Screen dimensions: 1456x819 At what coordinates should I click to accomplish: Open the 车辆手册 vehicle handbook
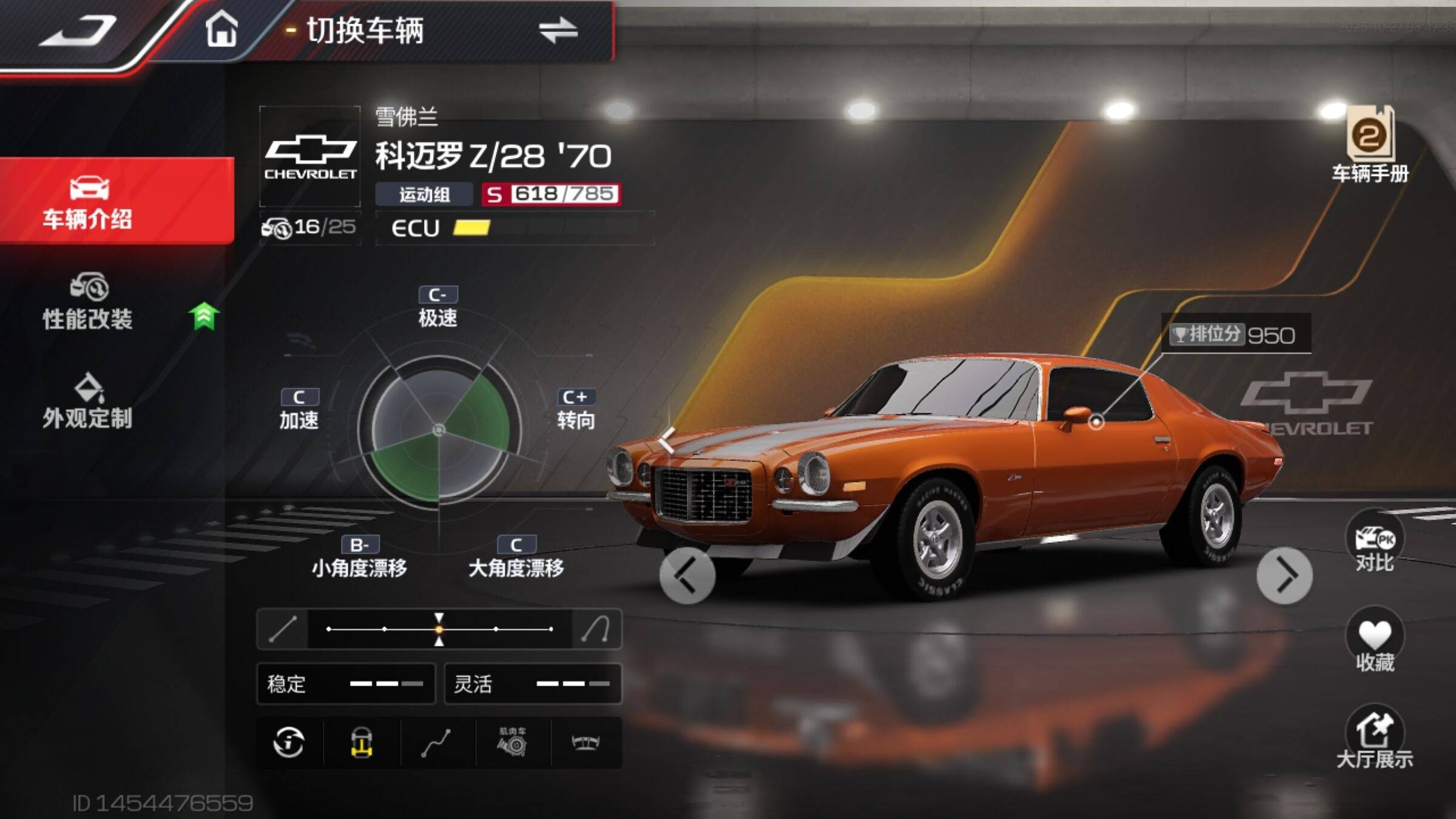pyautogui.click(x=1370, y=146)
